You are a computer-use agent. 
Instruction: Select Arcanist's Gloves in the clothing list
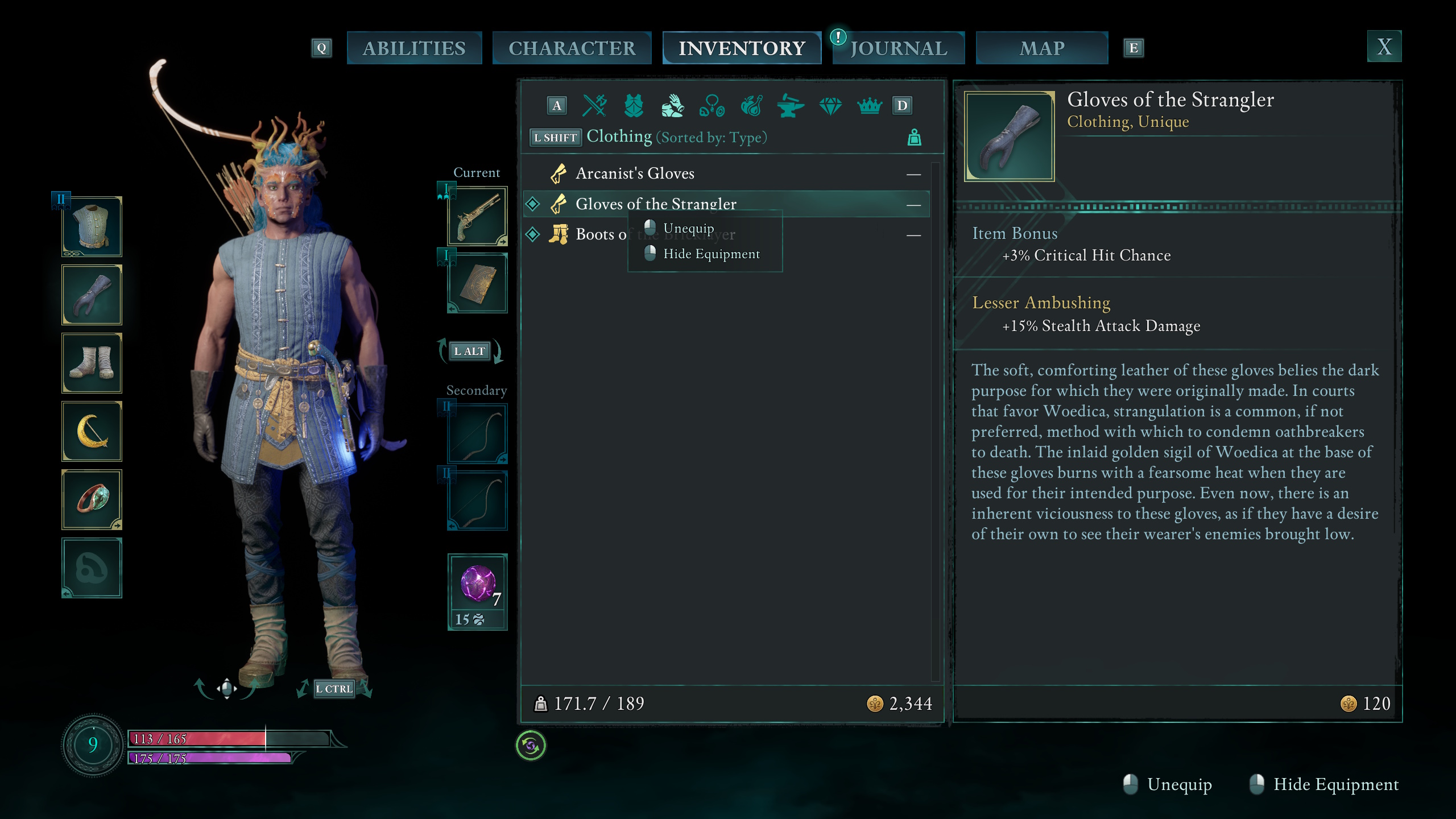pos(635,173)
